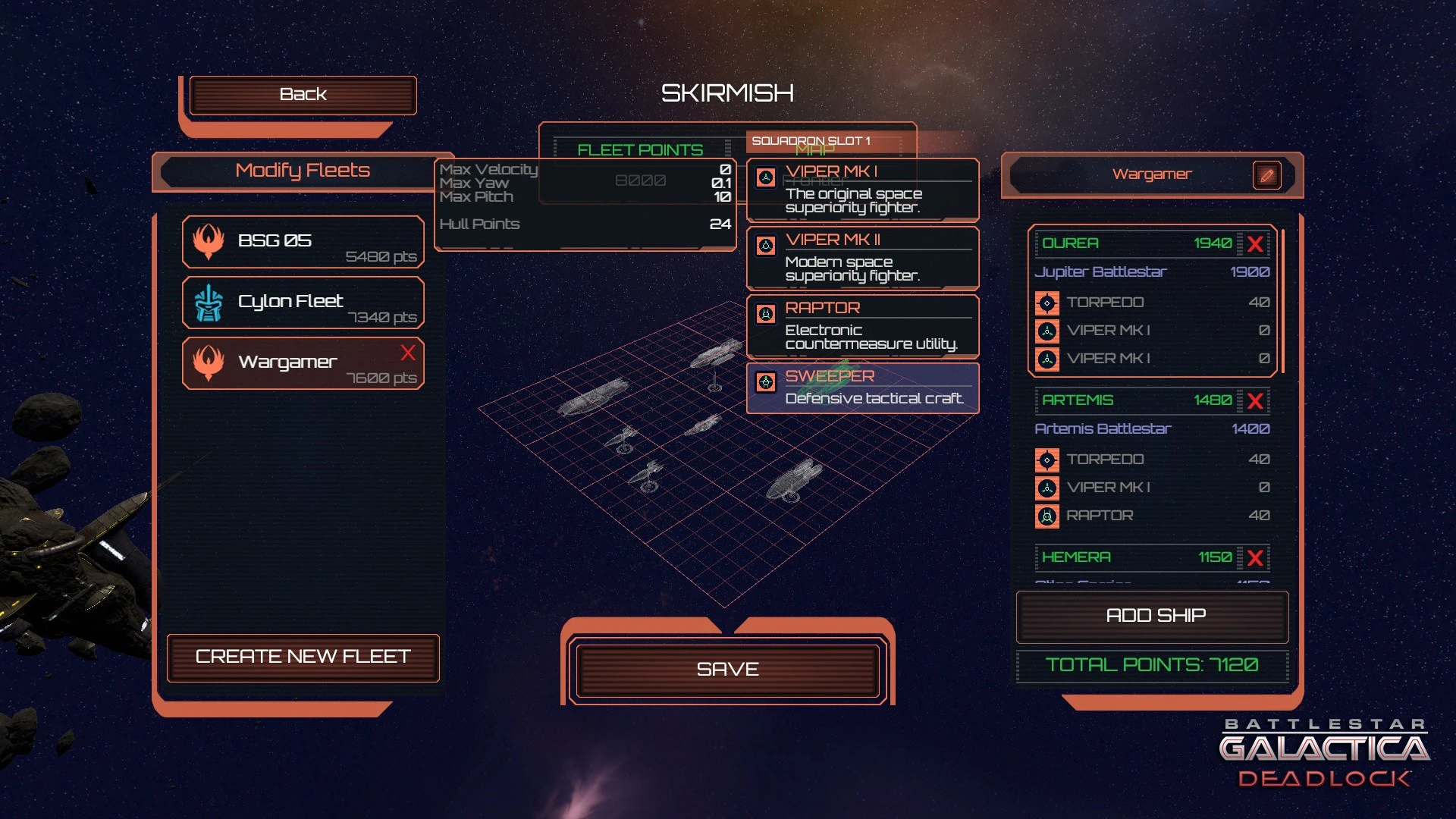Assign the Sweeper squadron

862,388
